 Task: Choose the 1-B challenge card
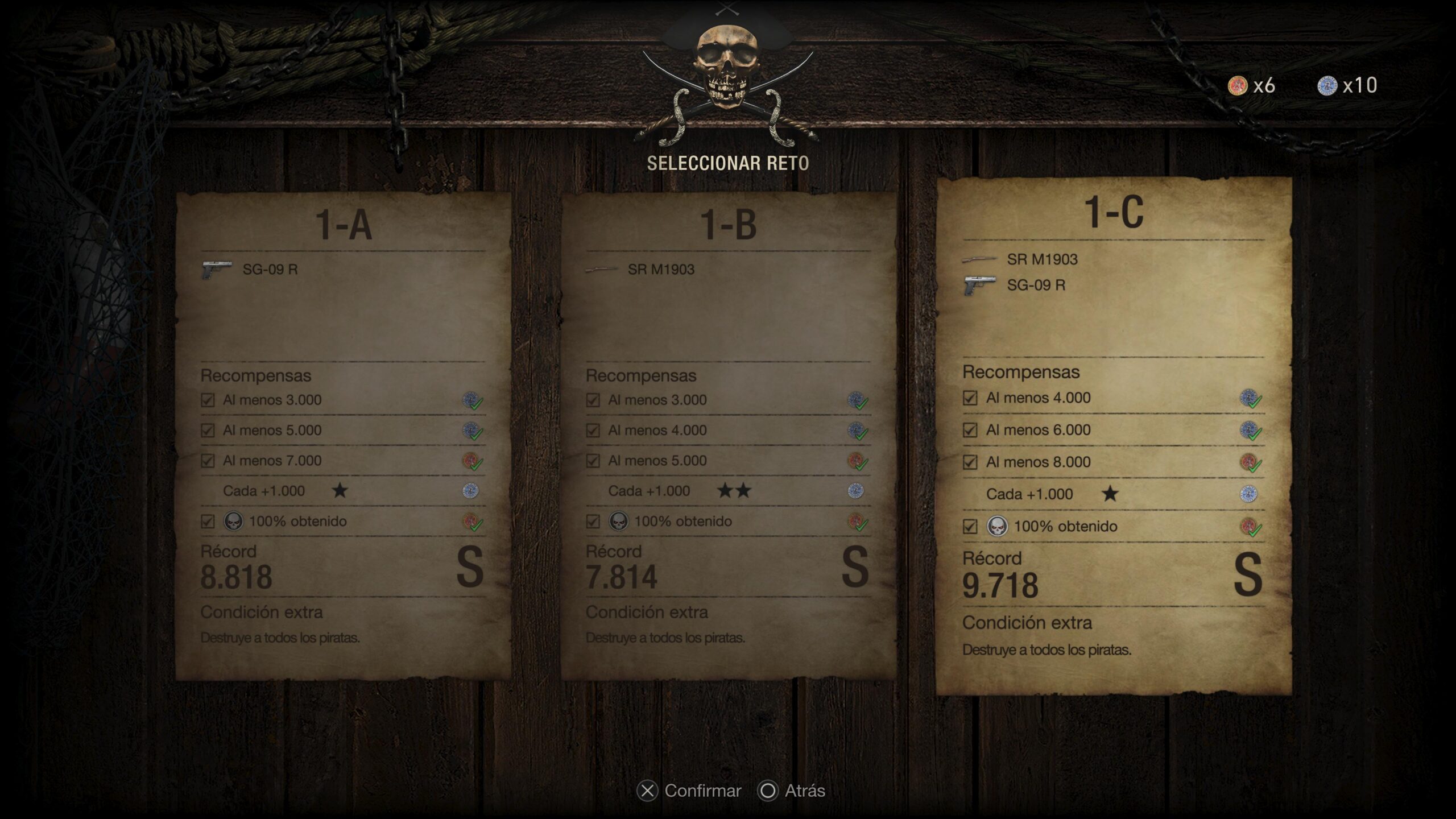729,435
